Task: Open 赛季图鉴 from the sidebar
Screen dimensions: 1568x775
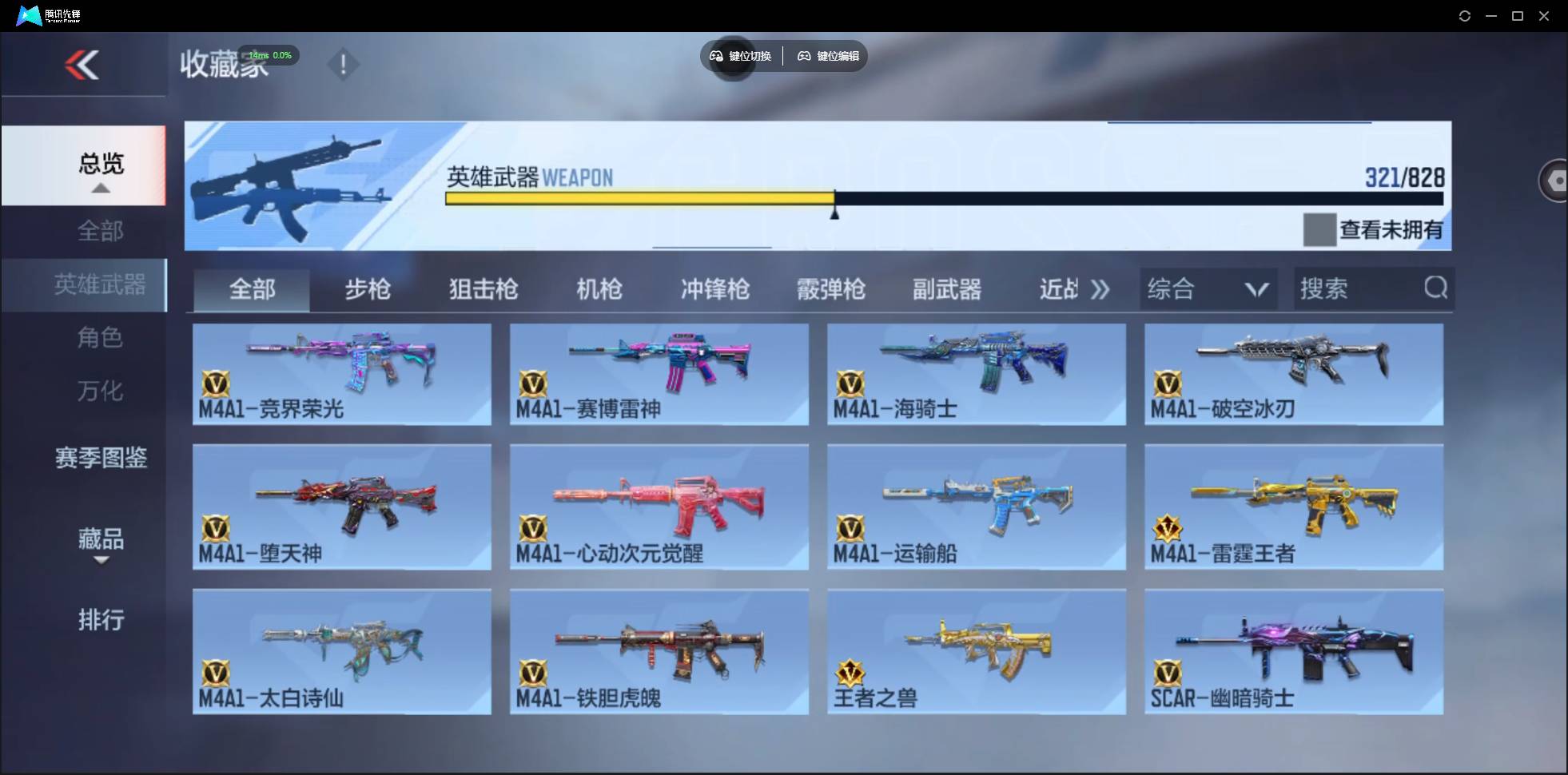Action: pyautogui.click(x=101, y=458)
